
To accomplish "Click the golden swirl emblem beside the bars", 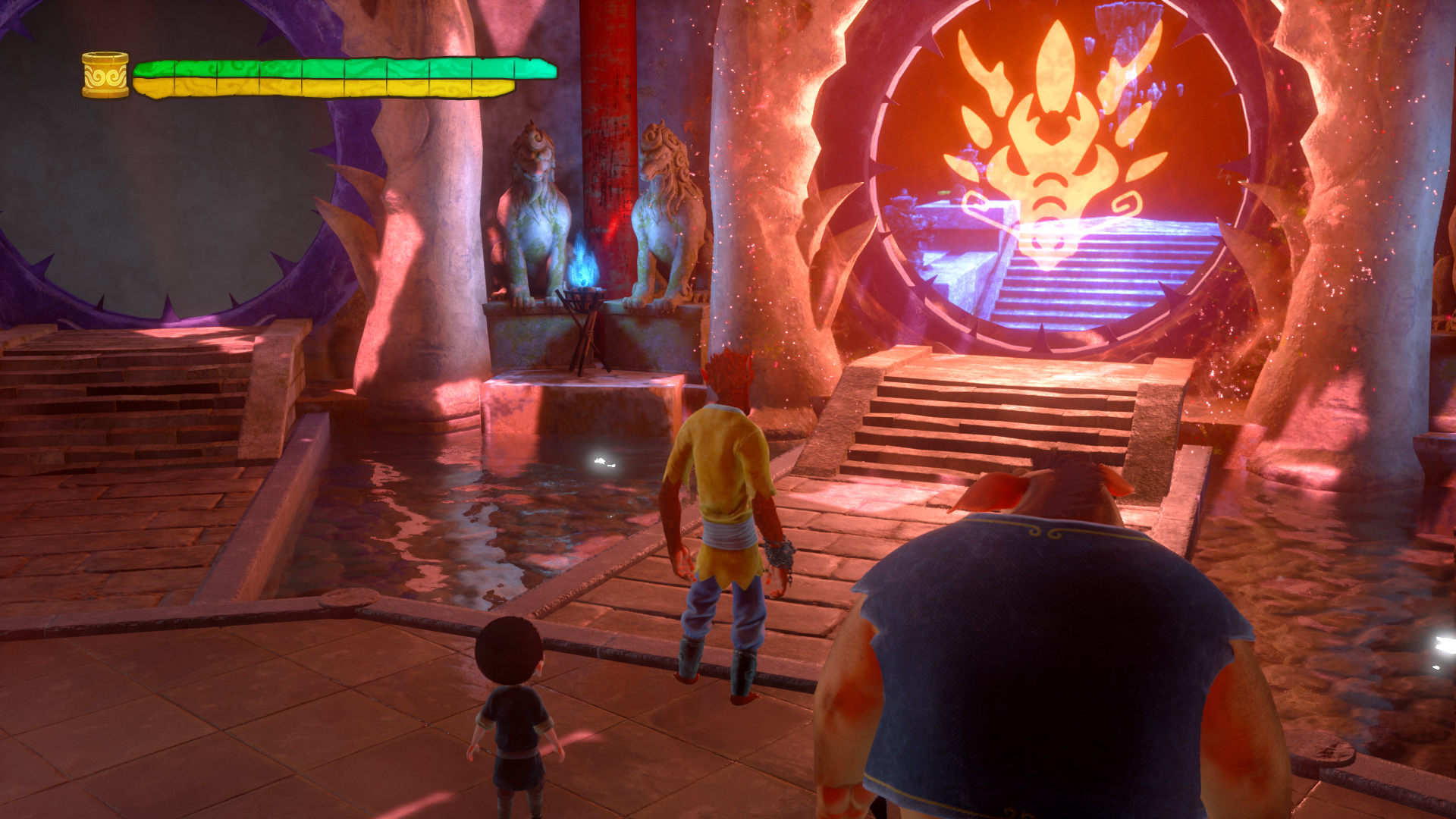I will point(105,75).
